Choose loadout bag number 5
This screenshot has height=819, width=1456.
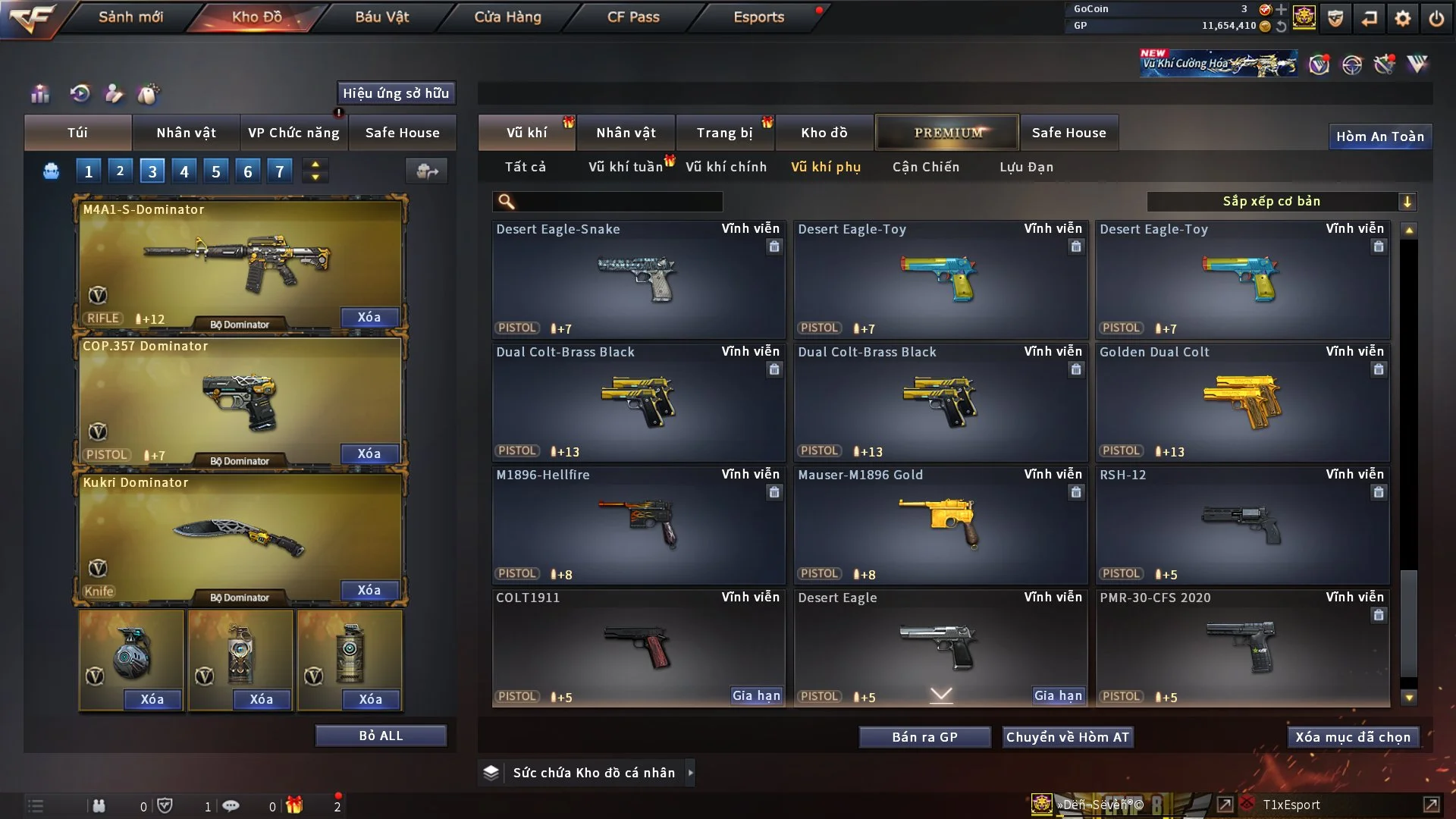click(216, 171)
